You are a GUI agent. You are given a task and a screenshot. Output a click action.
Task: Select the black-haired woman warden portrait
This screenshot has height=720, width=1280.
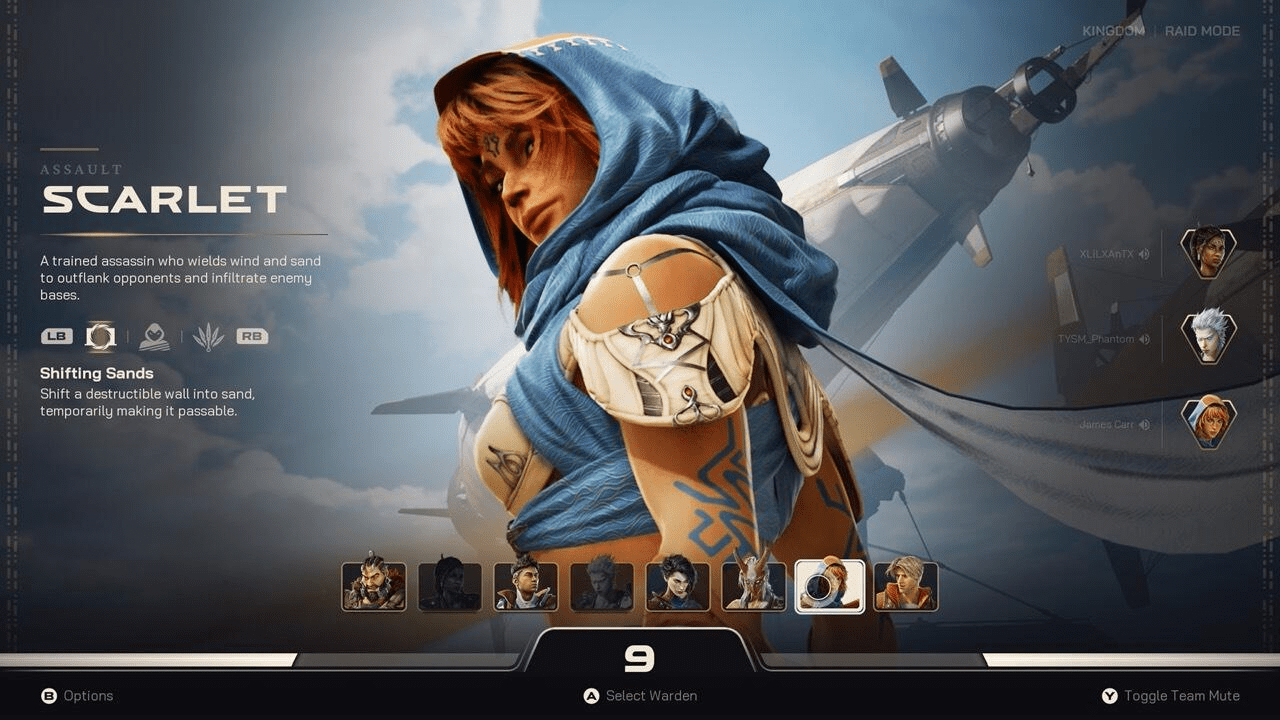[678, 586]
